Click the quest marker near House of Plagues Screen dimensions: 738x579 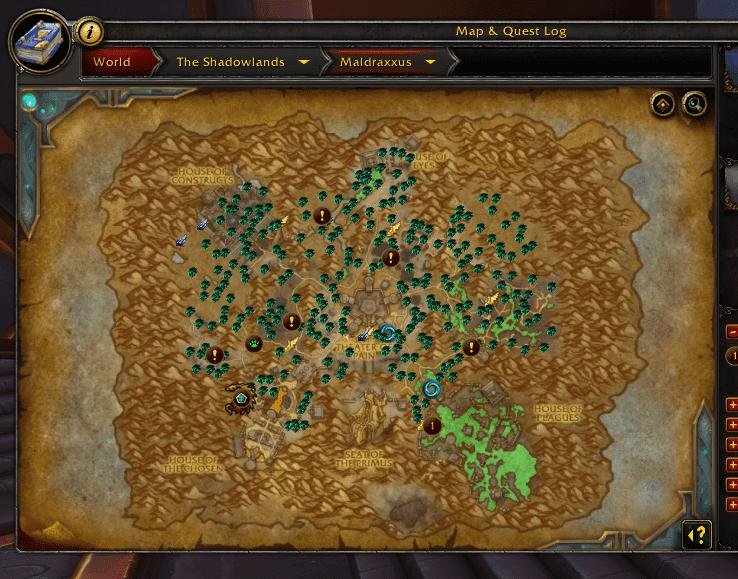pos(432,426)
